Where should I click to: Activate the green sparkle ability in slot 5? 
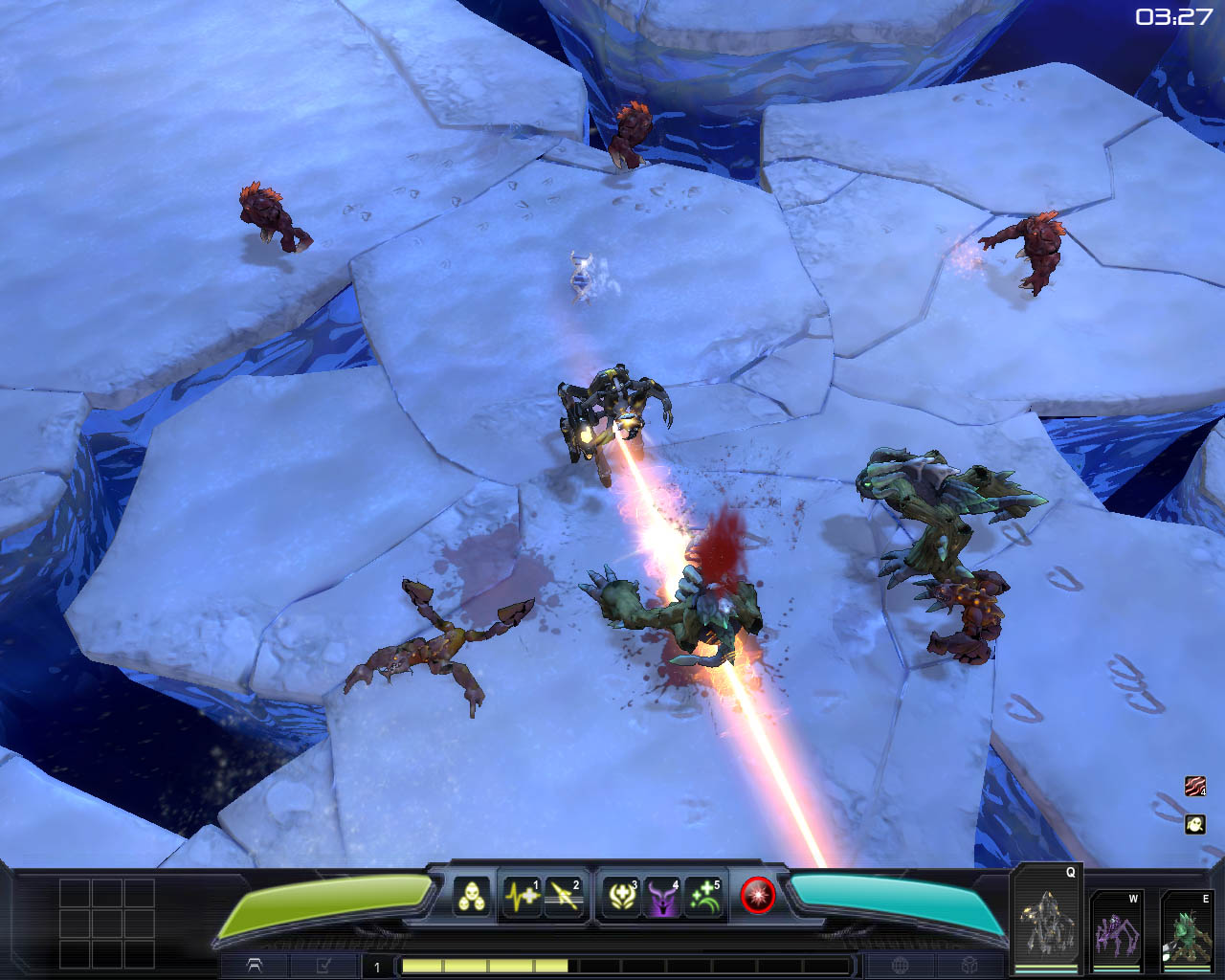point(704,897)
